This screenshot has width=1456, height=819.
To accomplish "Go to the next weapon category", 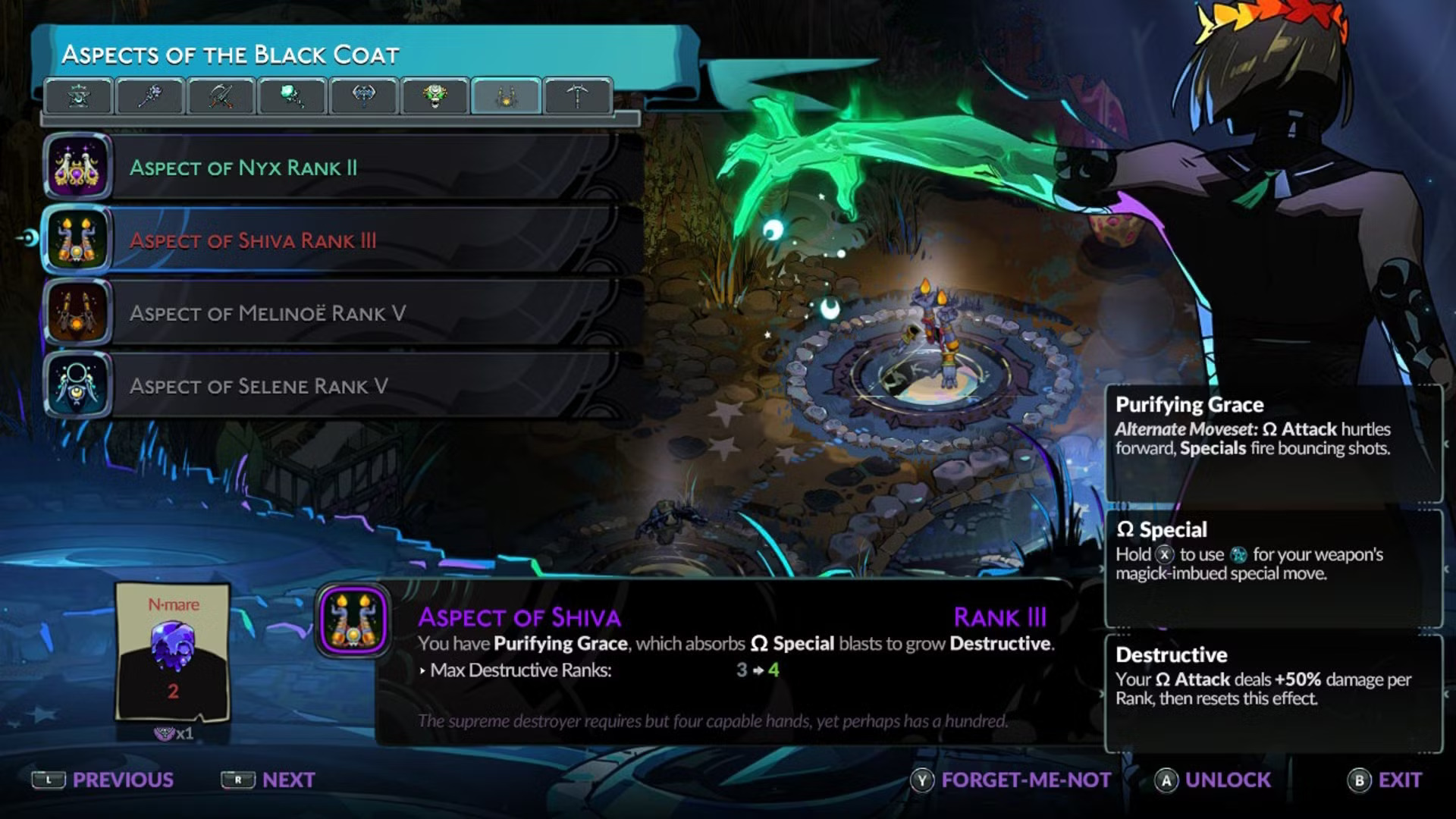I will [x=268, y=780].
